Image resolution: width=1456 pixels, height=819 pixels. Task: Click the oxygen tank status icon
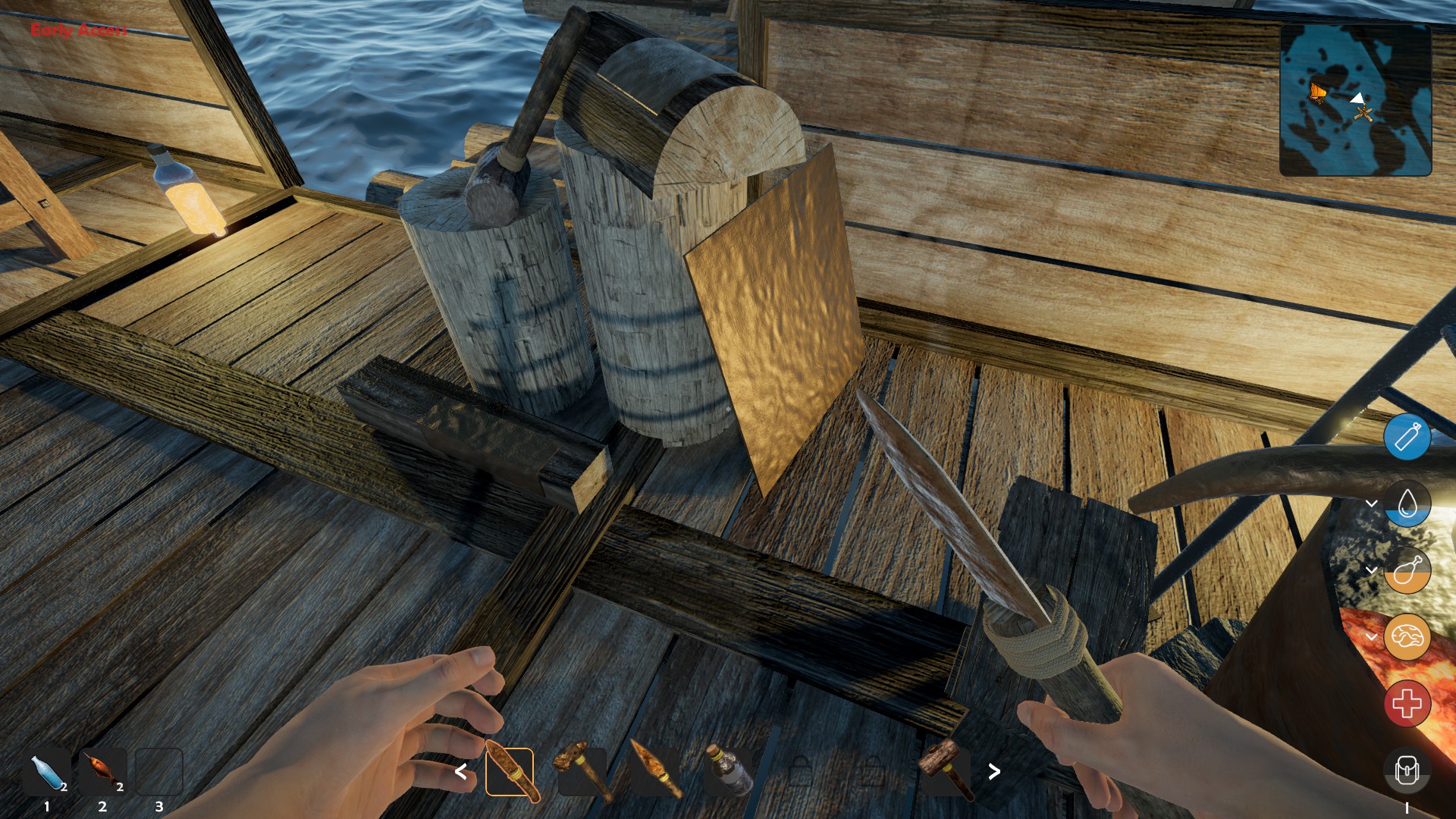pos(1407,437)
